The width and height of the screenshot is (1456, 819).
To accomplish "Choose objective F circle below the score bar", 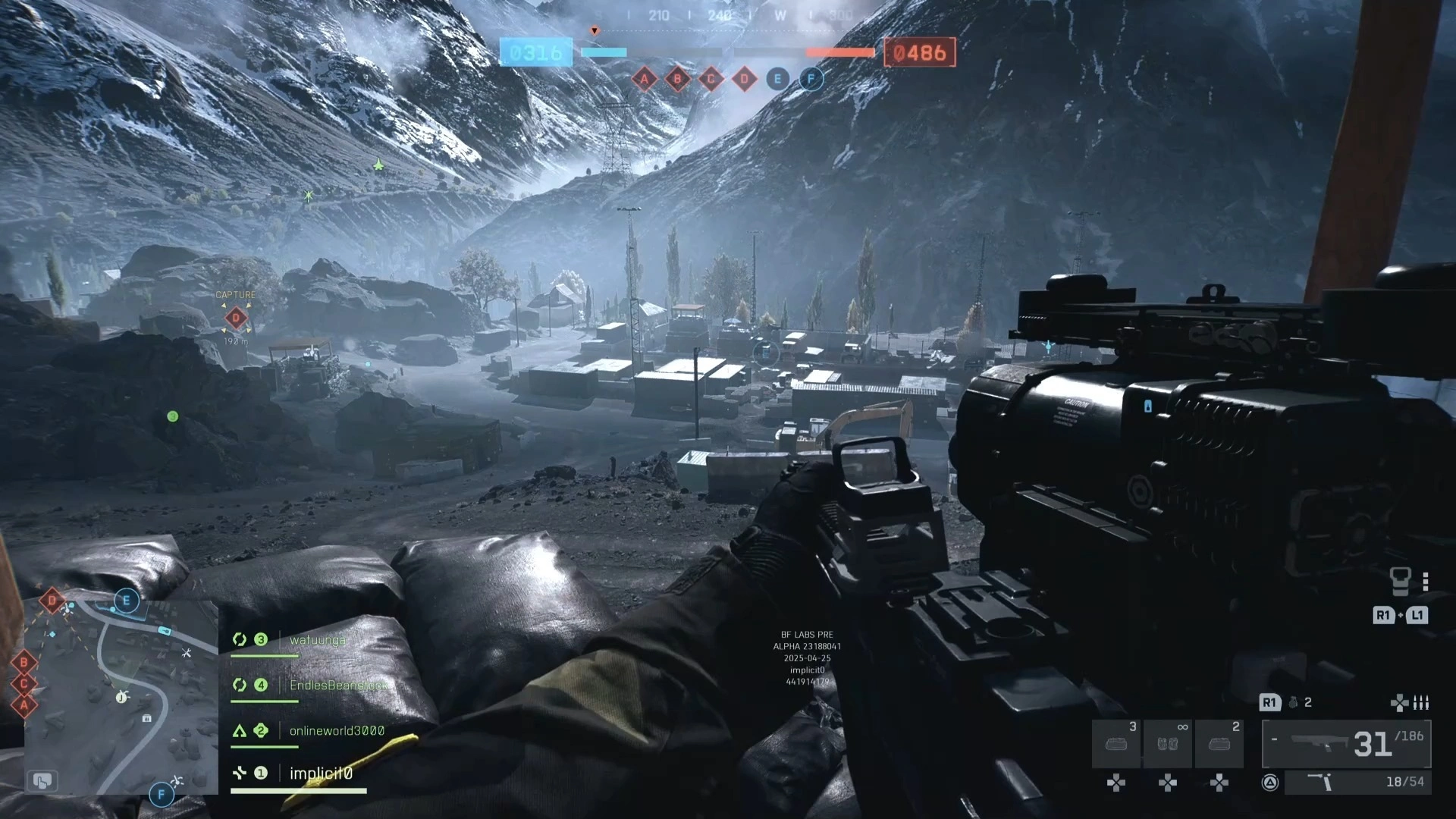I will click(811, 79).
